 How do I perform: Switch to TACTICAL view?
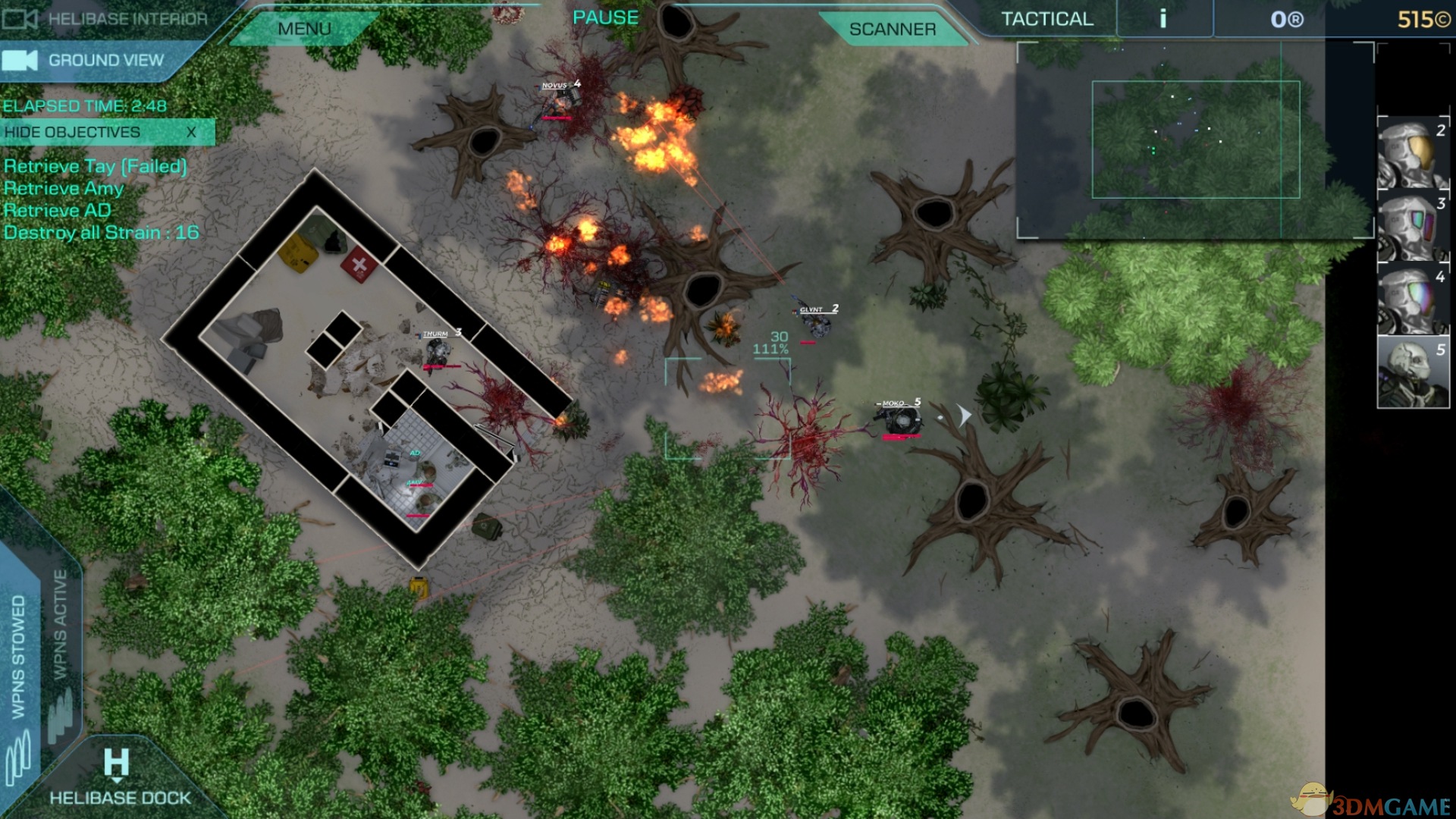coord(1046,19)
